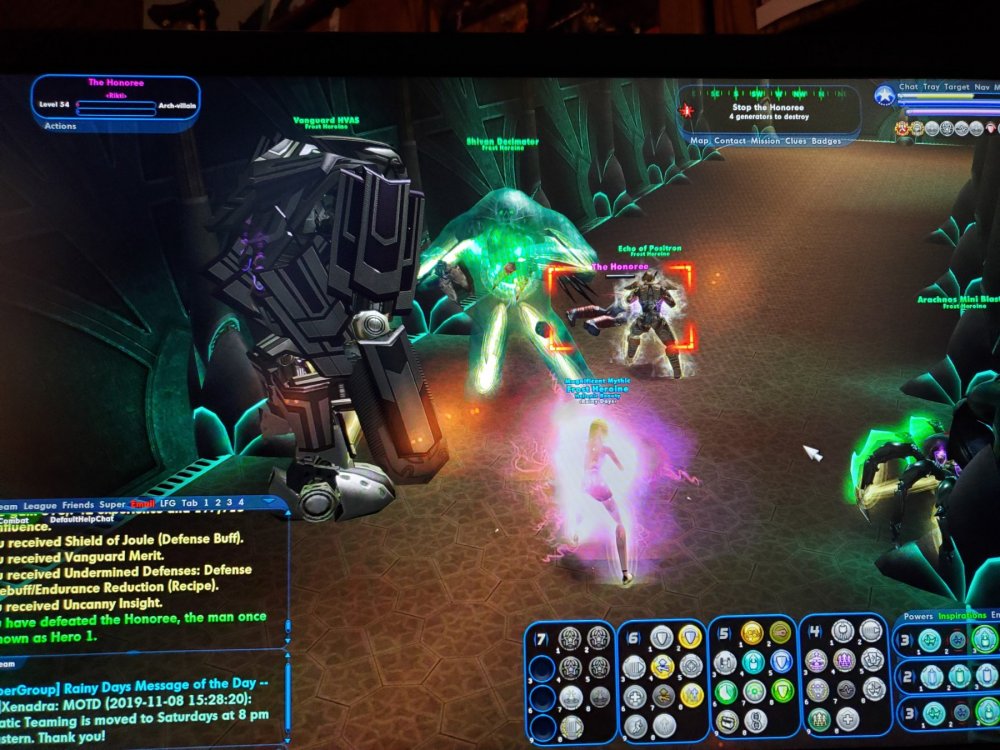Toggle the Target window from the top menu
The width and height of the screenshot is (1000, 750).
(959, 87)
